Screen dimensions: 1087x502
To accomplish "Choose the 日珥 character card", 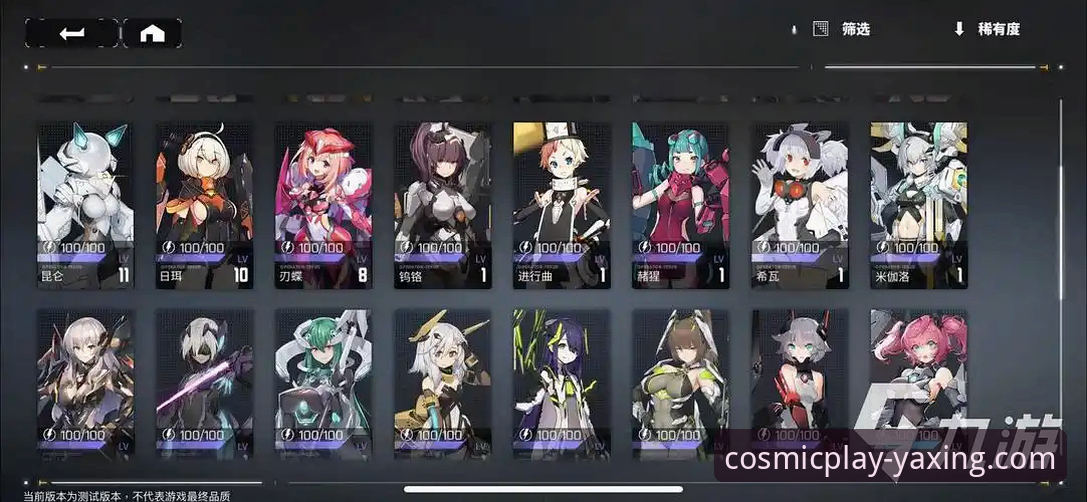I will (x=204, y=205).
